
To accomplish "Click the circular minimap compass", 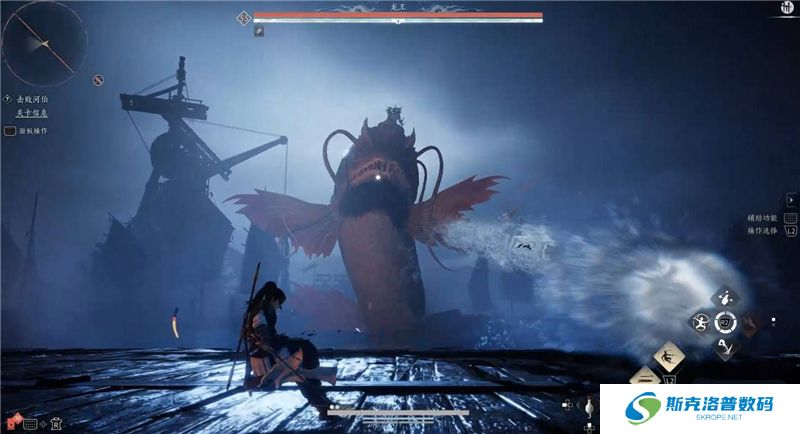I will (x=43, y=42).
